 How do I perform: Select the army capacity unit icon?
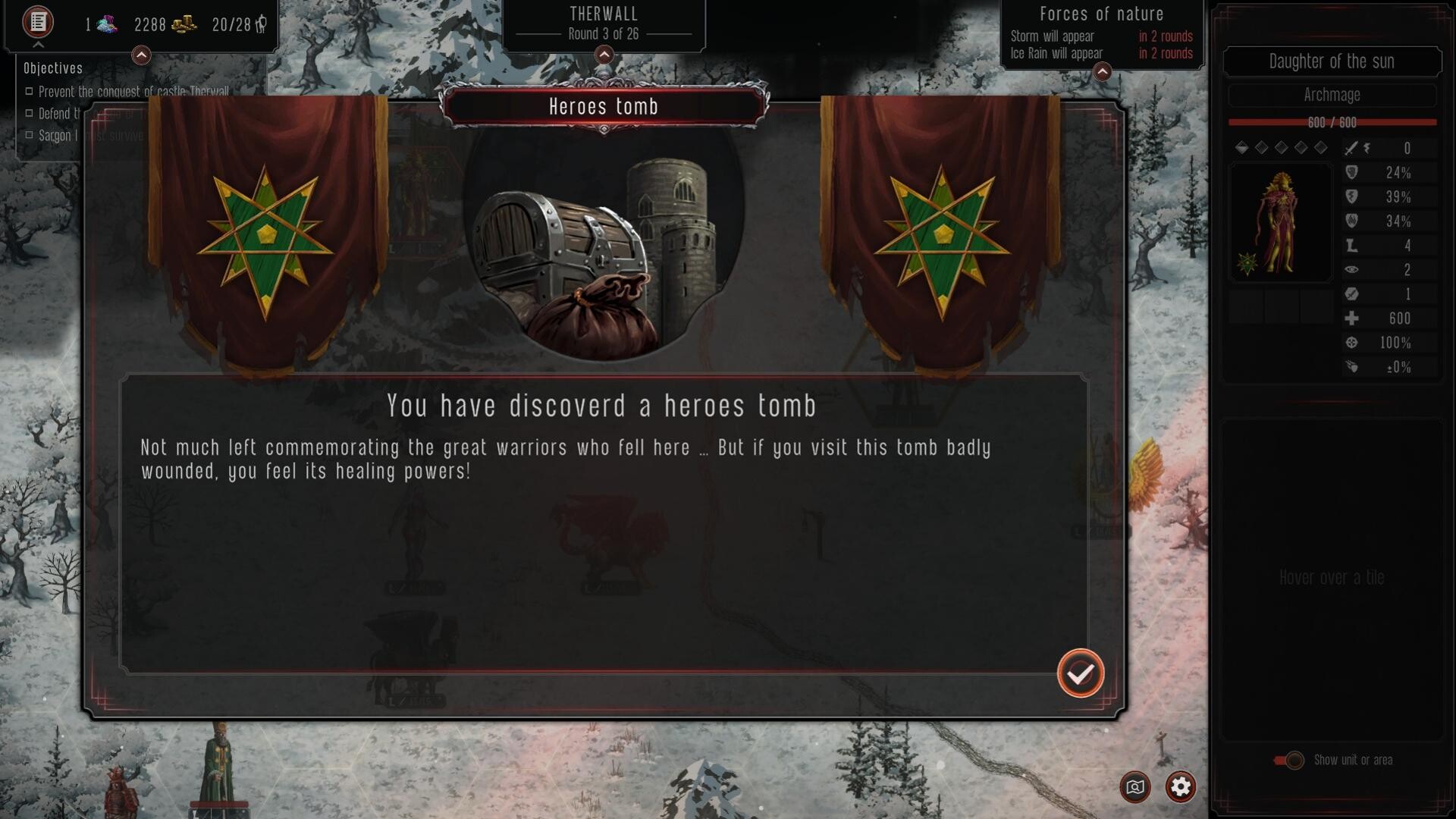[x=259, y=24]
